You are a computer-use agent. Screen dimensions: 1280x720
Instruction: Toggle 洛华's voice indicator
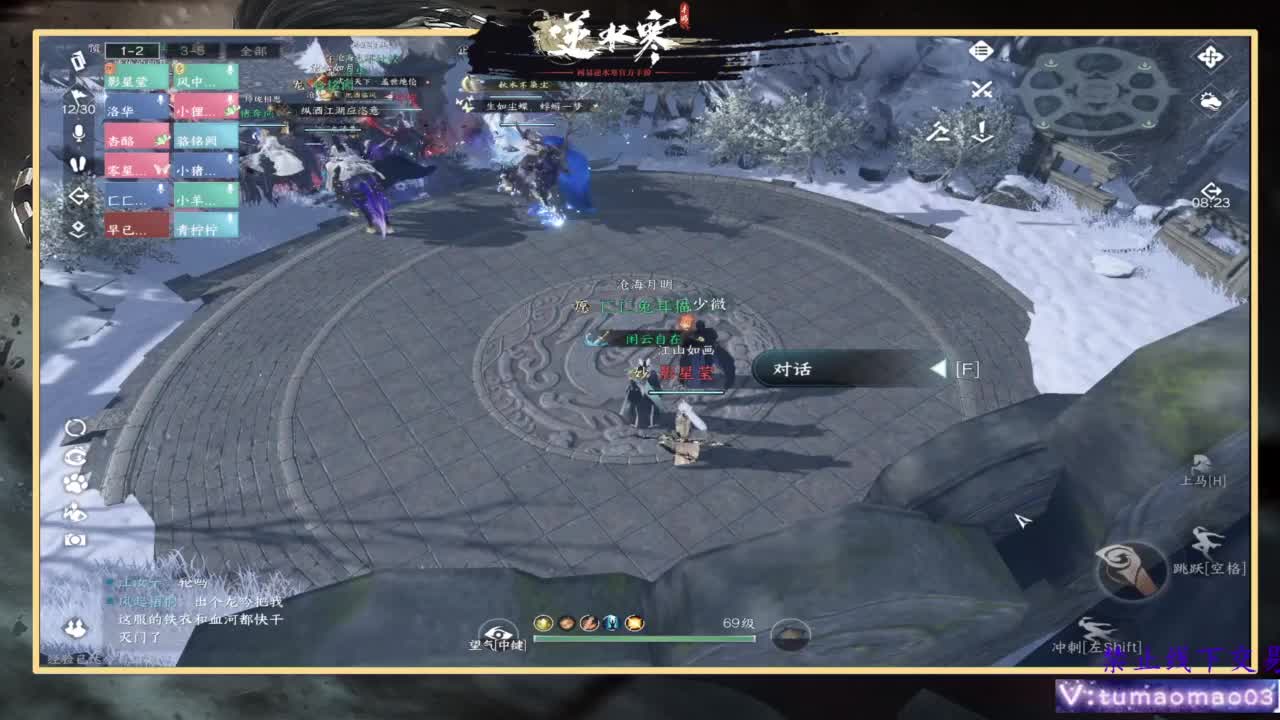(160, 97)
